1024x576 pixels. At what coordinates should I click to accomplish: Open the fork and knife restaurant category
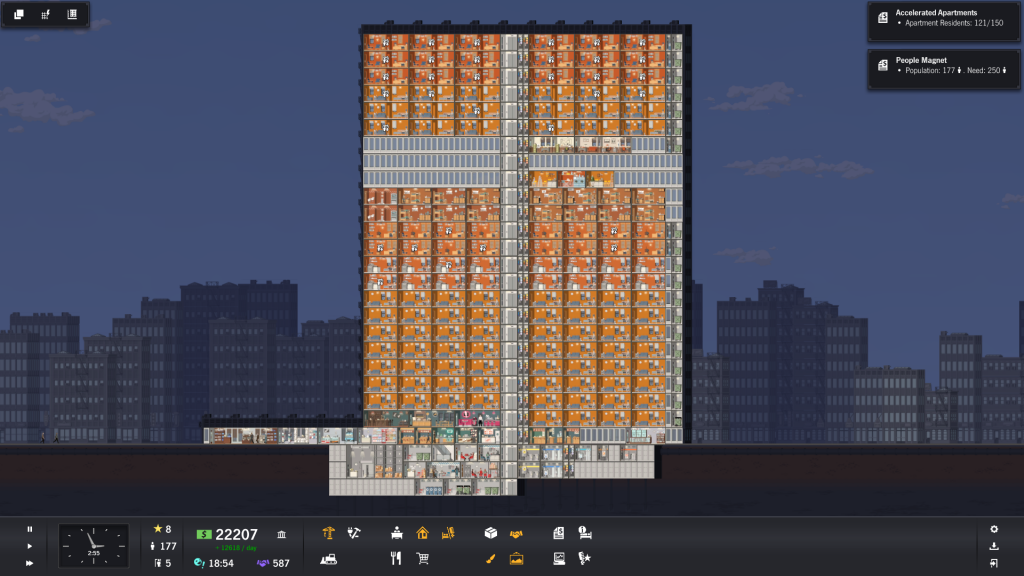[397, 559]
